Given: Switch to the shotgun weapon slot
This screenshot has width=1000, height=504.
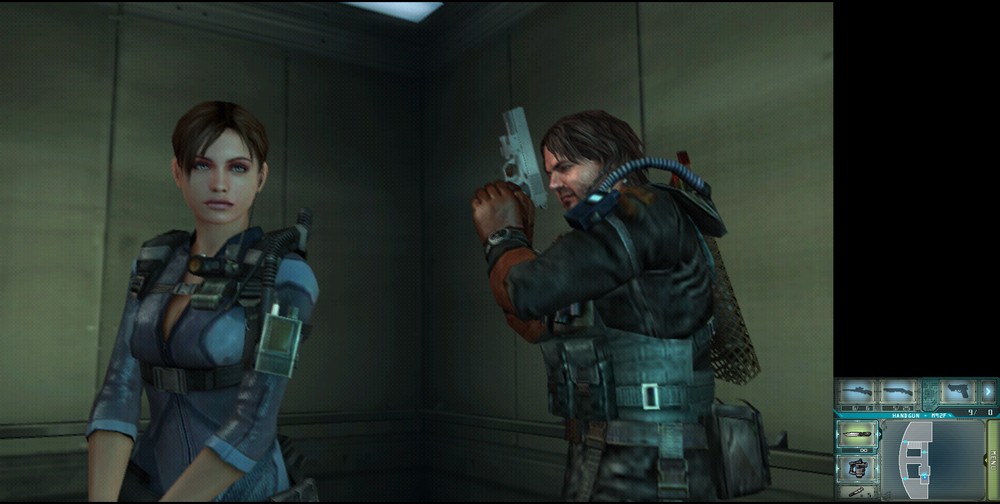Looking at the screenshot, I should tap(897, 392).
